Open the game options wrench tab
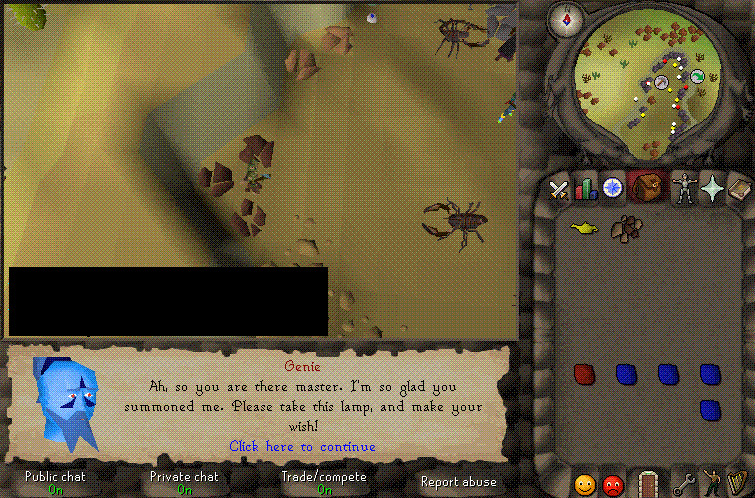Image resolution: width=755 pixels, height=498 pixels. coord(686,485)
